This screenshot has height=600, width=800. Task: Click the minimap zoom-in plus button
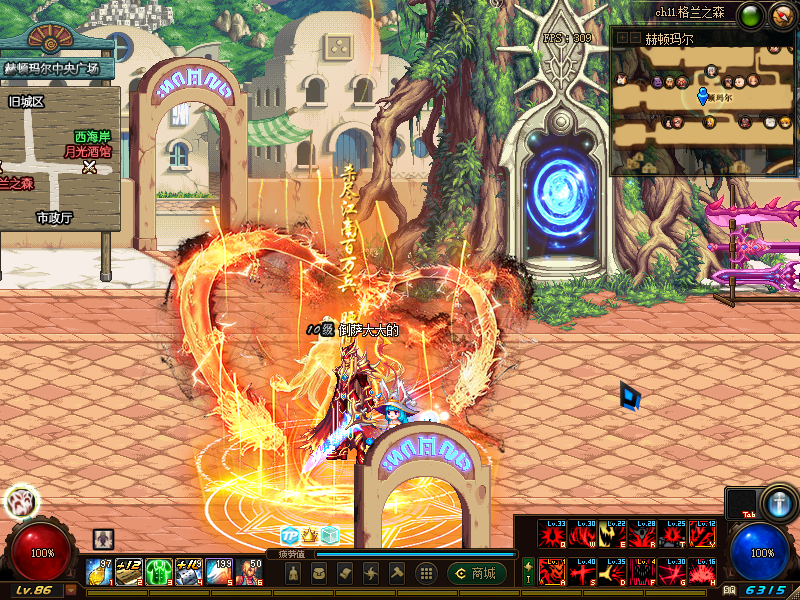(620, 38)
